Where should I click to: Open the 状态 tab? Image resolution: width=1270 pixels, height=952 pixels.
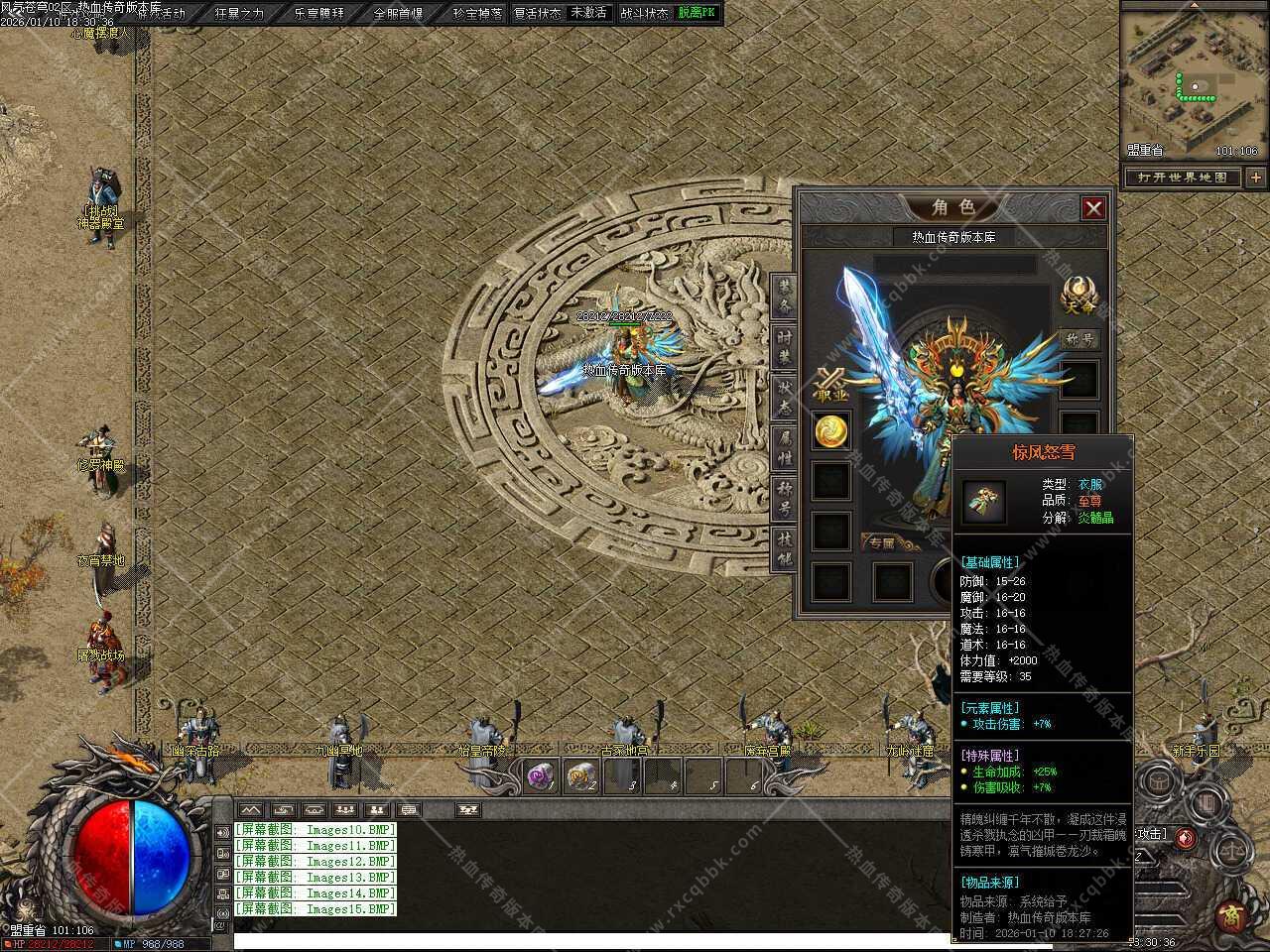[x=784, y=398]
